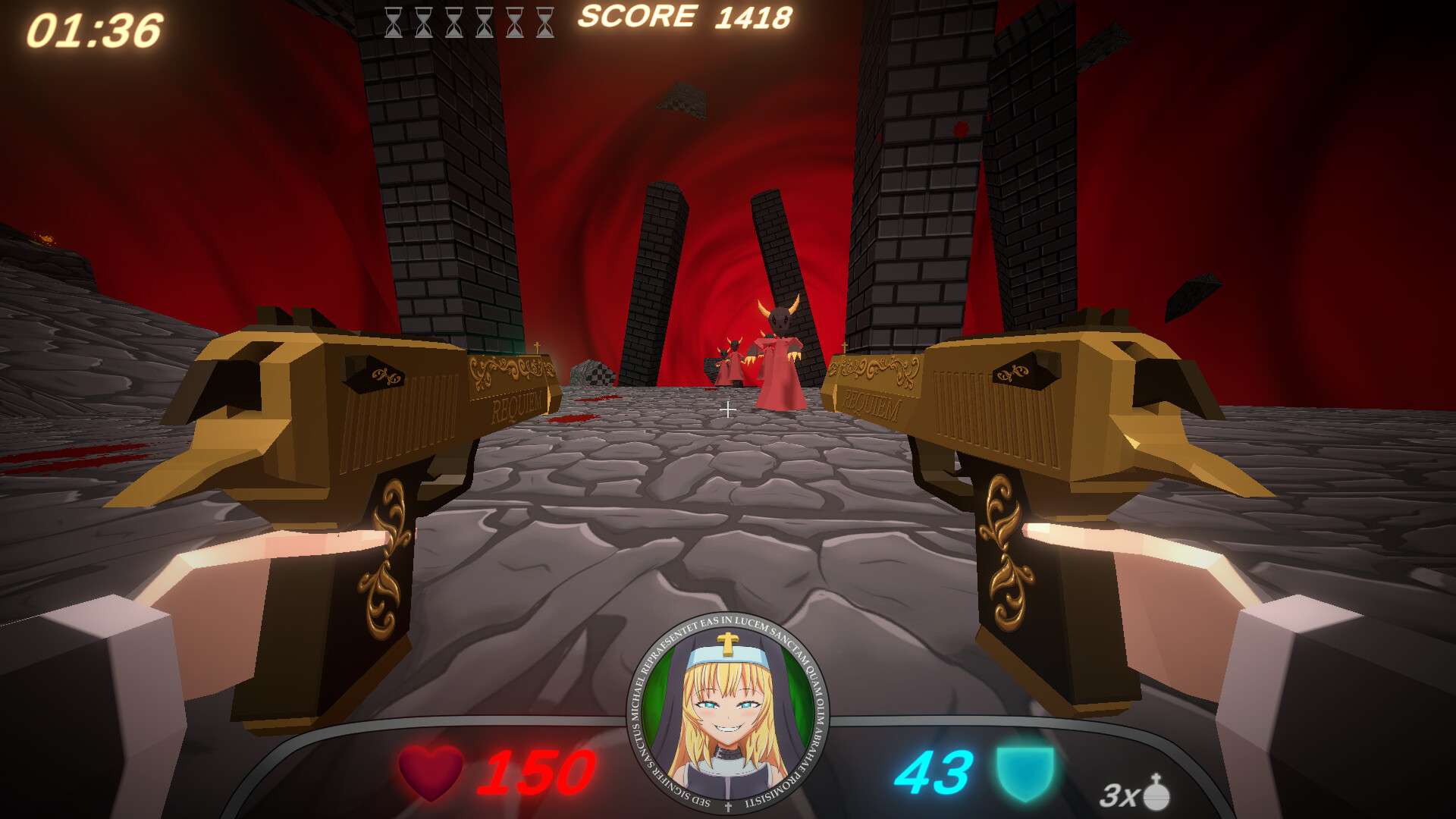Image resolution: width=1456 pixels, height=819 pixels.
Task: Click the nun character portrait medallion
Action: pyautogui.click(x=727, y=714)
